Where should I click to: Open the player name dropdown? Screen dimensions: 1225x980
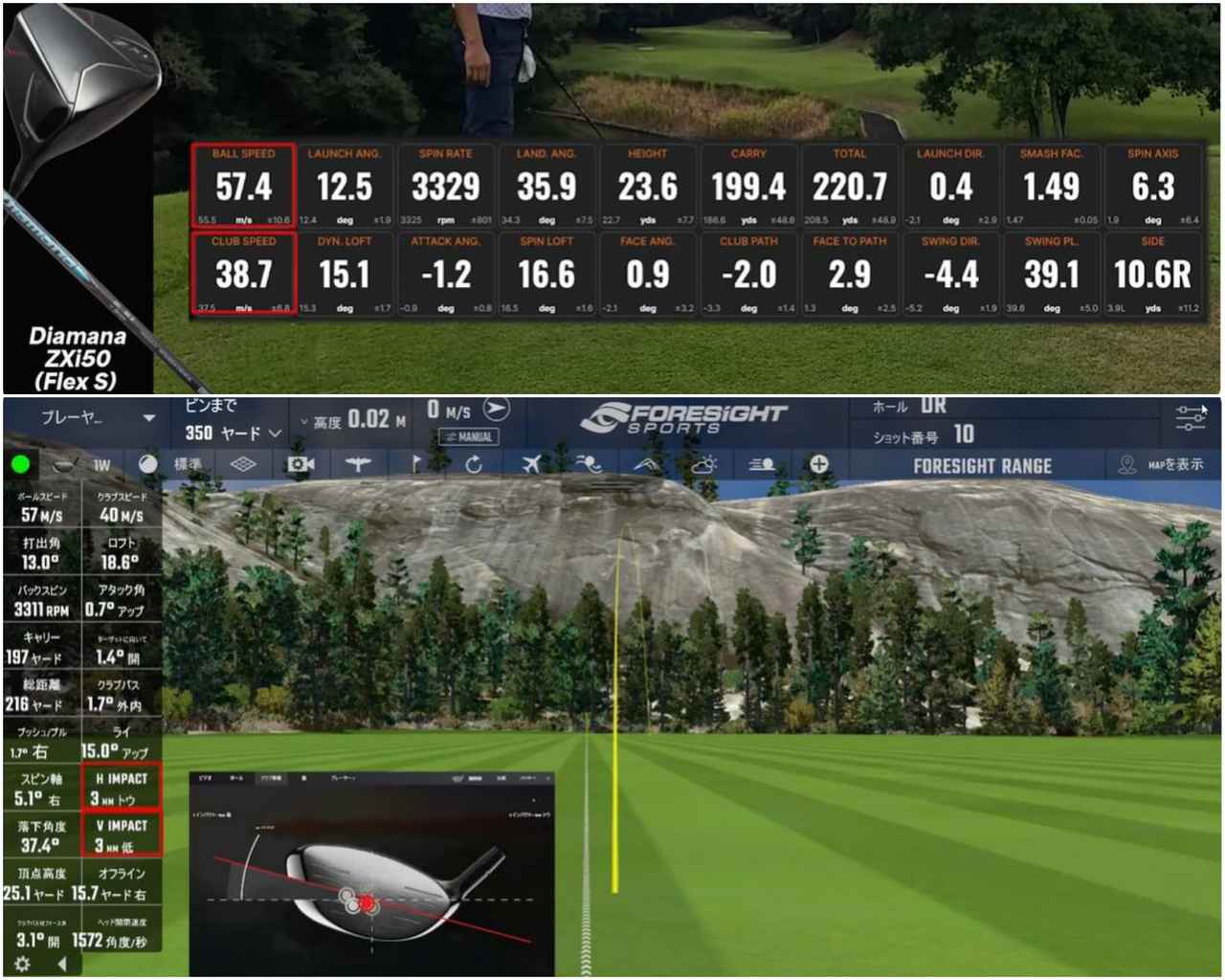click(98, 418)
